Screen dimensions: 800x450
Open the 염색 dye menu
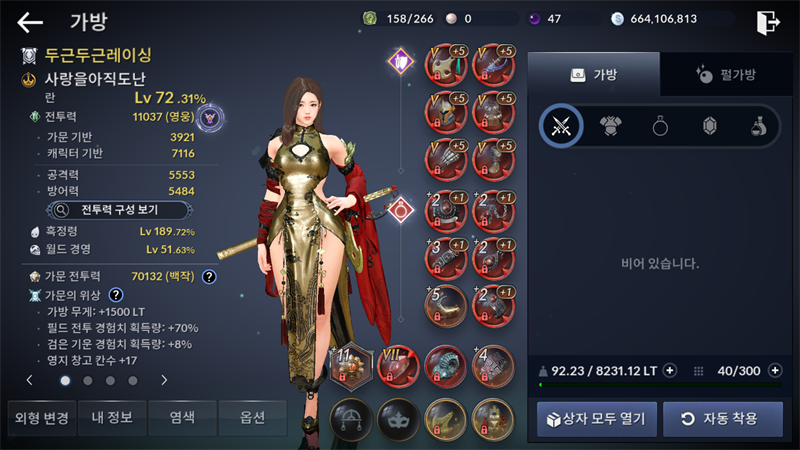point(181,417)
